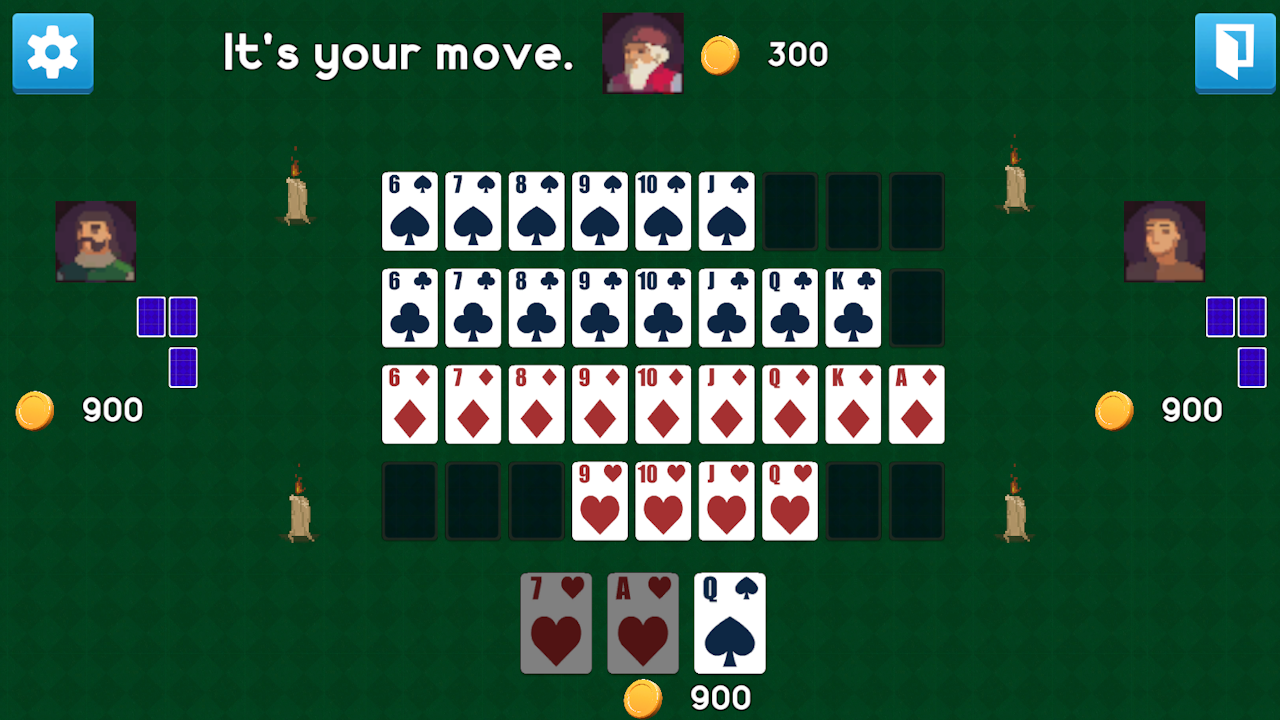The image size is (1280, 720).
Task: Click the 9 of Hearts on the table
Action: (599, 501)
